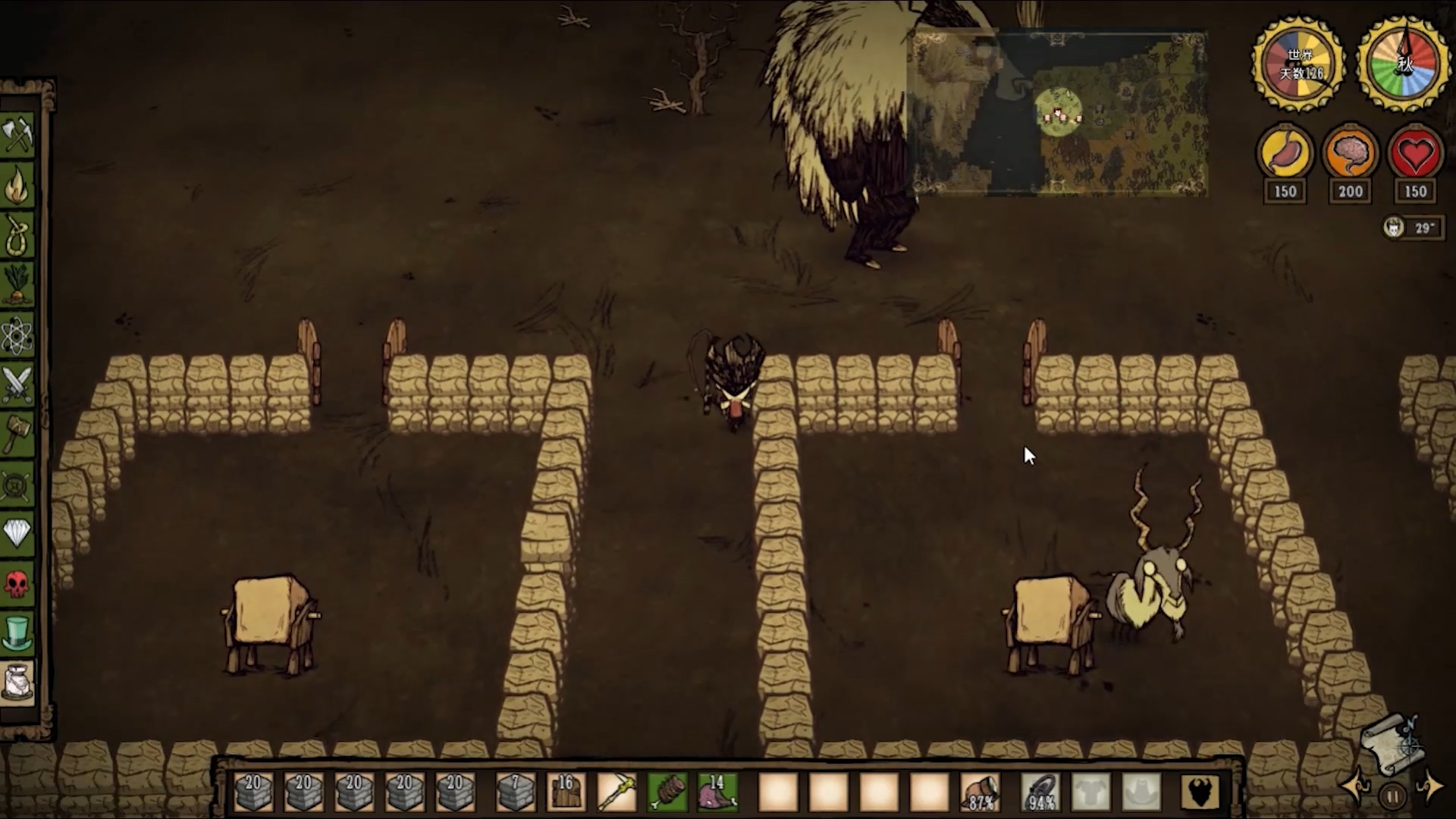The height and width of the screenshot is (819, 1456).
Task: Select the stack of 7 stone blocks
Action: pyautogui.click(x=515, y=792)
